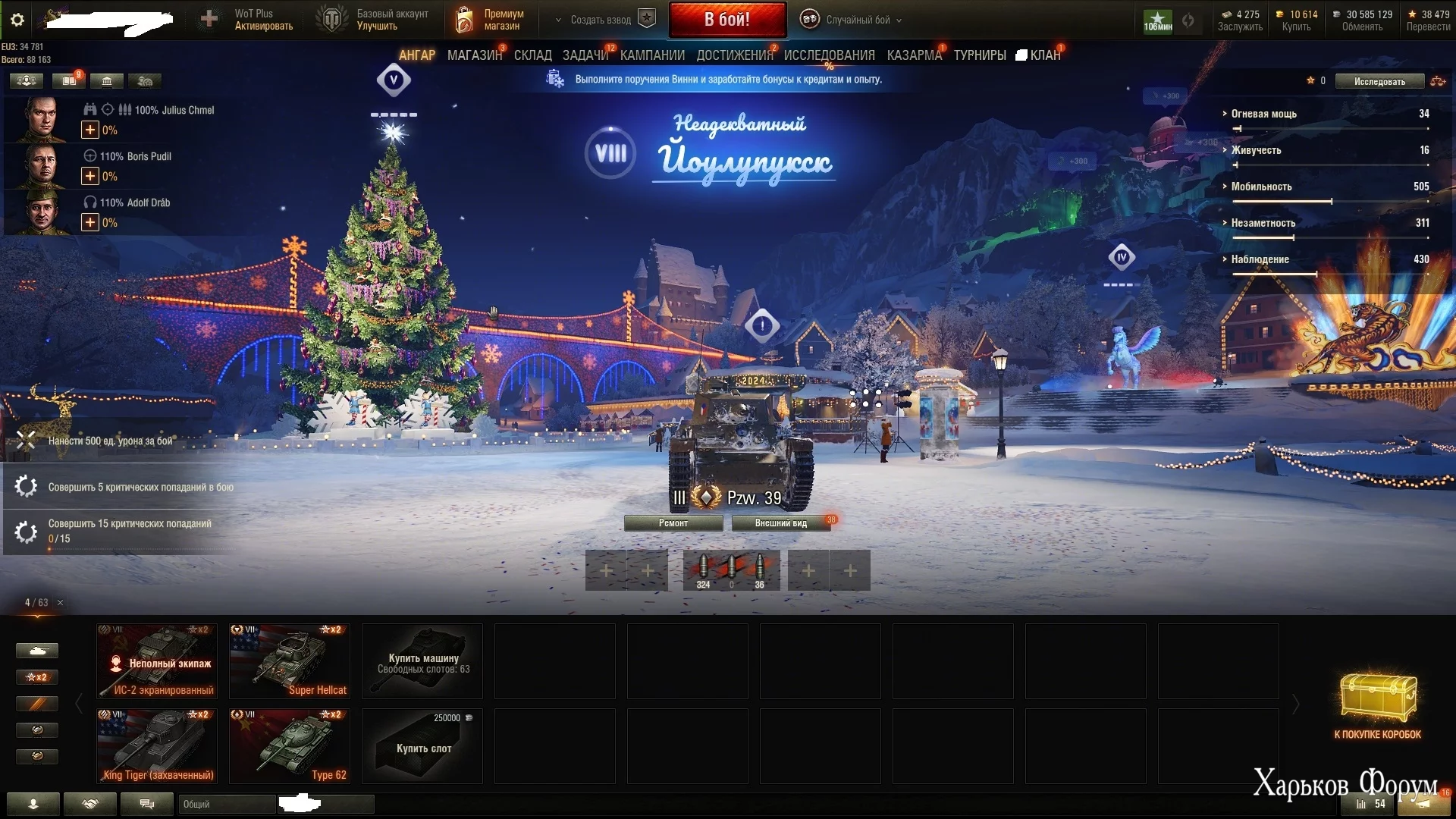Open the ИССЛЕДОВАНИЯ tab
This screenshot has height=819, width=1456.
pos(829,55)
